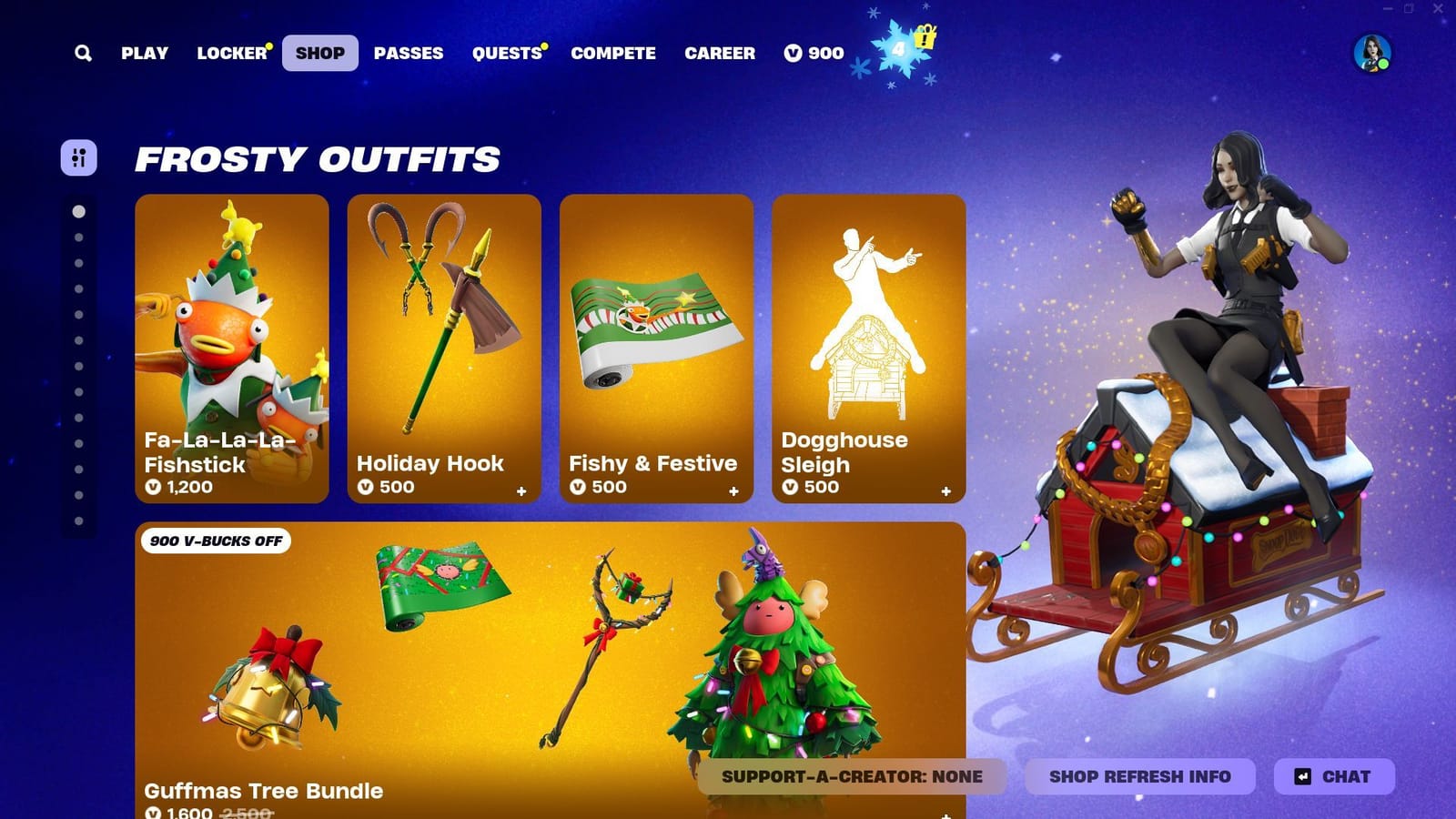The image size is (1456, 819).
Task: Click the shop filter icon above the page dots
Action: [78, 158]
